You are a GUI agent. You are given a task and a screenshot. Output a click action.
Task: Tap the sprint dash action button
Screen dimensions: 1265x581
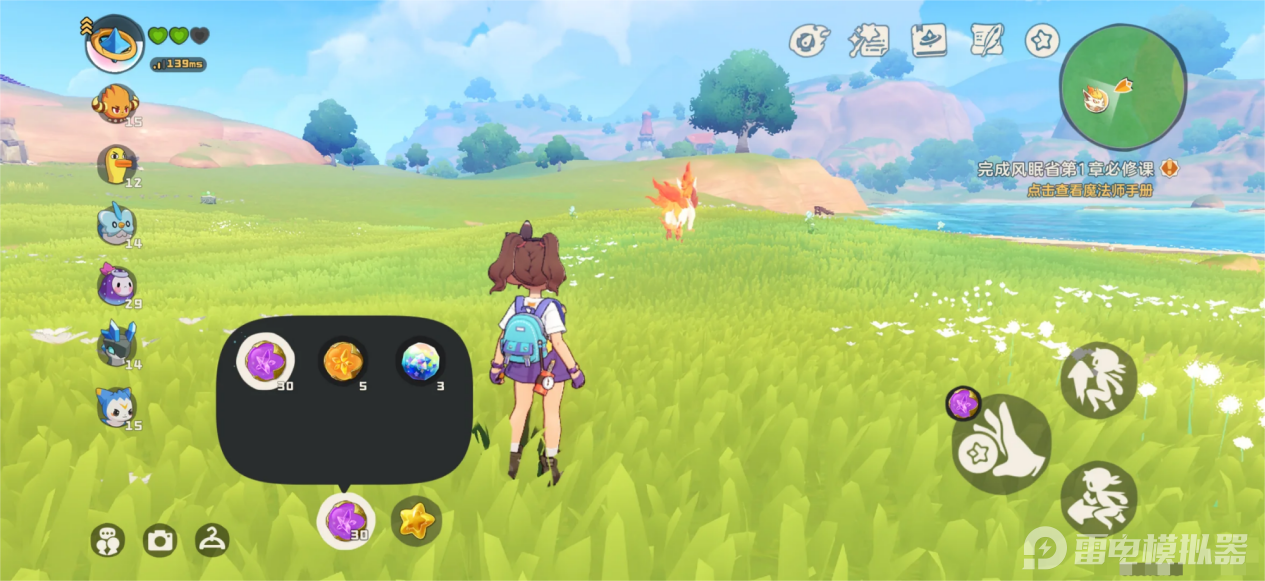(1098, 497)
